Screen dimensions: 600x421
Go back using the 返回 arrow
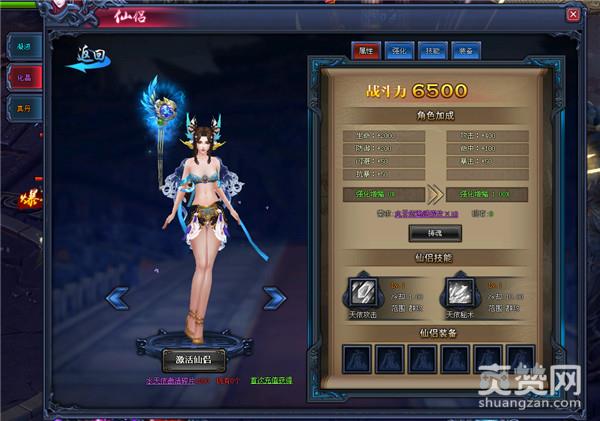(x=88, y=58)
